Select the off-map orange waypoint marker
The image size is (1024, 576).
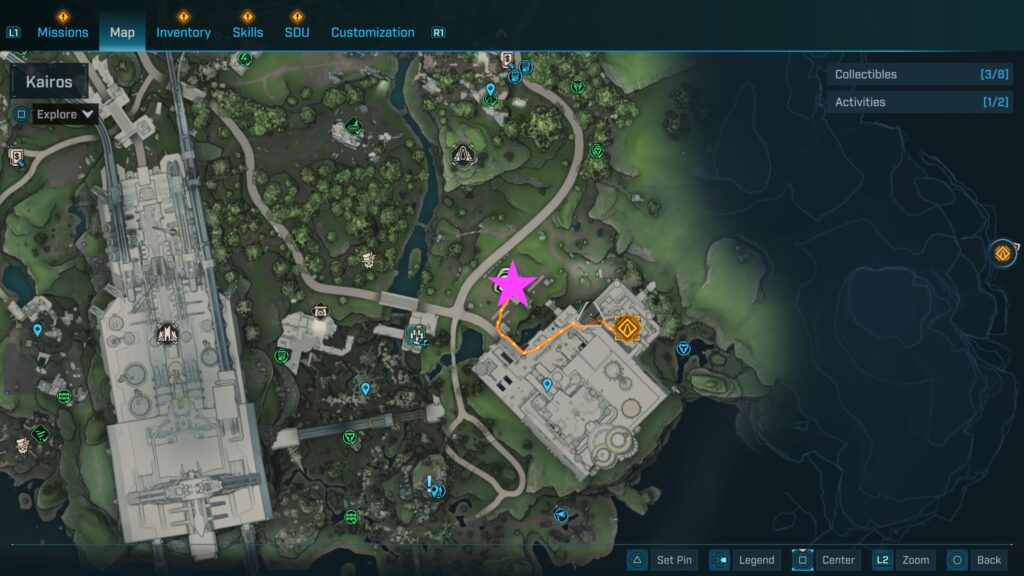click(x=1003, y=253)
